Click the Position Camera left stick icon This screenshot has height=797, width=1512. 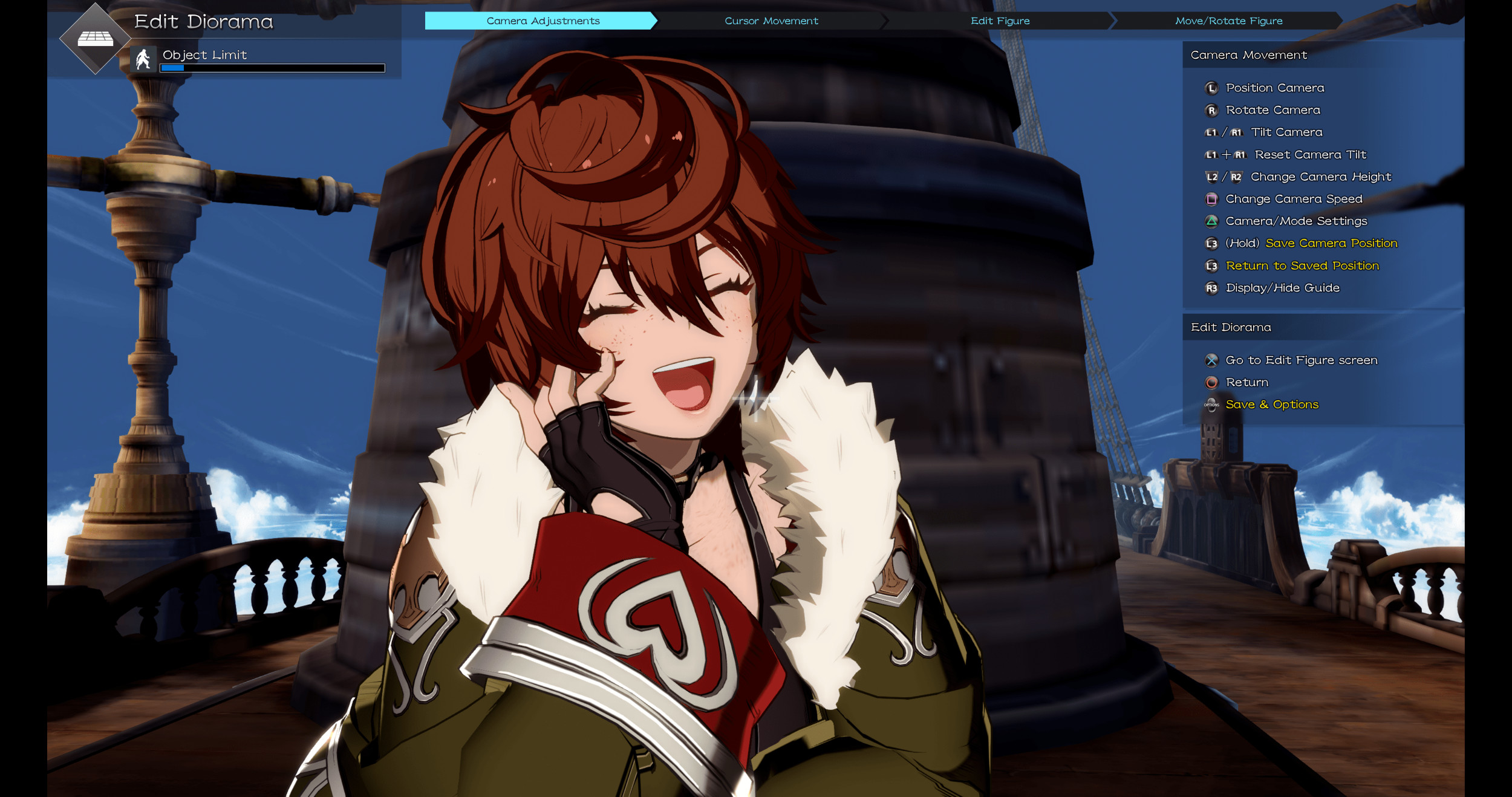click(1211, 88)
